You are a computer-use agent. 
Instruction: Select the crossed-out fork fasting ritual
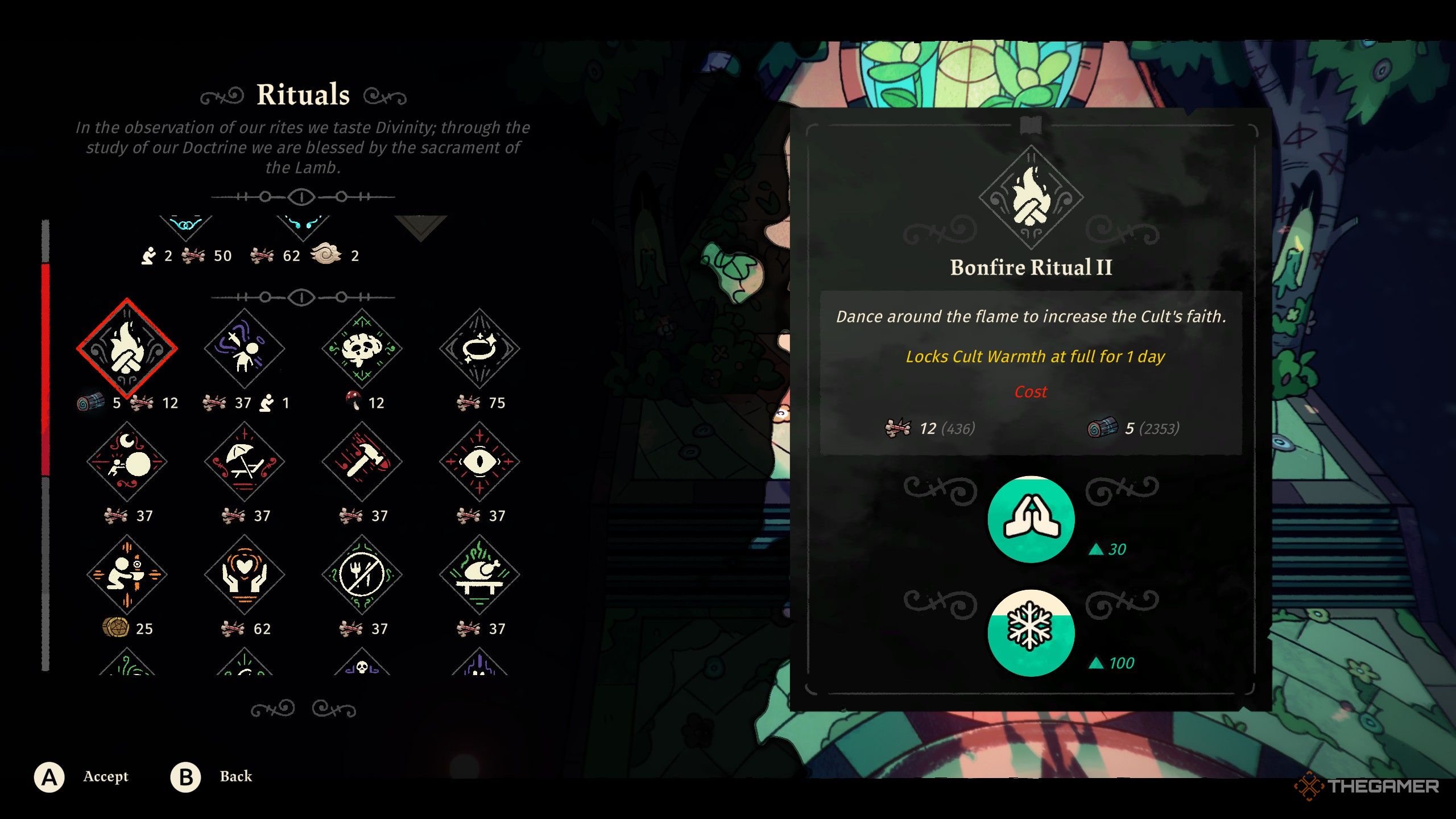pos(362,574)
